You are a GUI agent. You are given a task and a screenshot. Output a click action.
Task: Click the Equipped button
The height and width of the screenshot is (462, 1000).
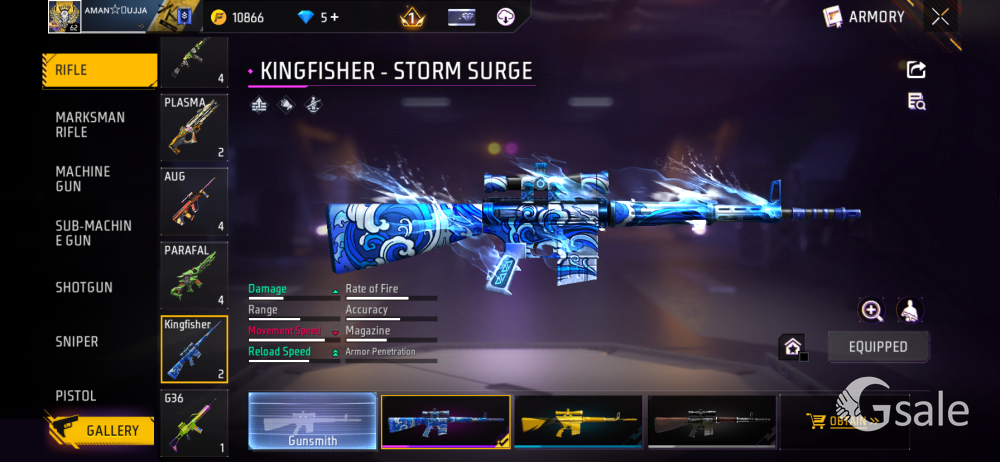(x=879, y=347)
